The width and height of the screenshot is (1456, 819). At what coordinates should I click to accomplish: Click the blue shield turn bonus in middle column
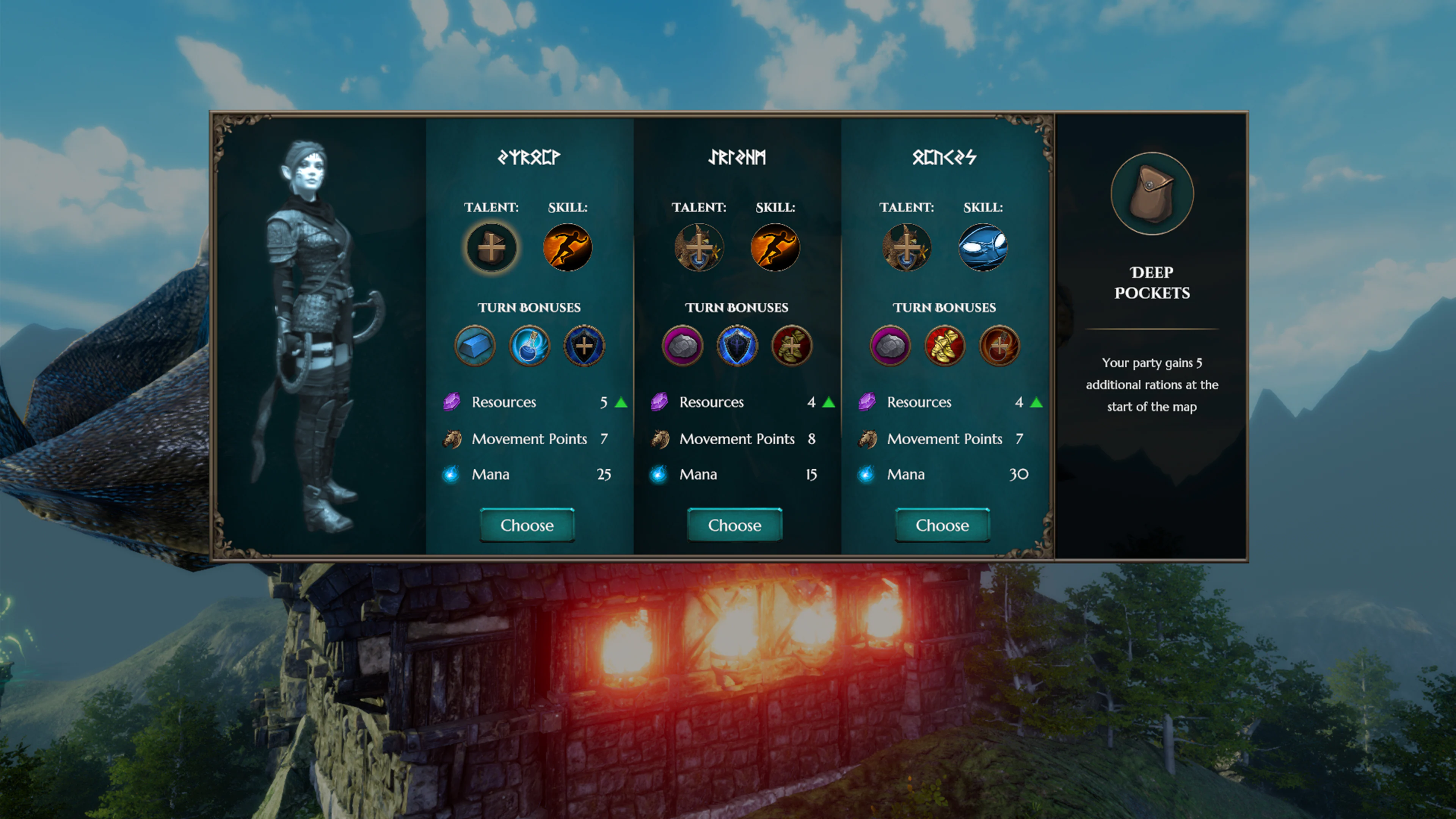(x=737, y=345)
